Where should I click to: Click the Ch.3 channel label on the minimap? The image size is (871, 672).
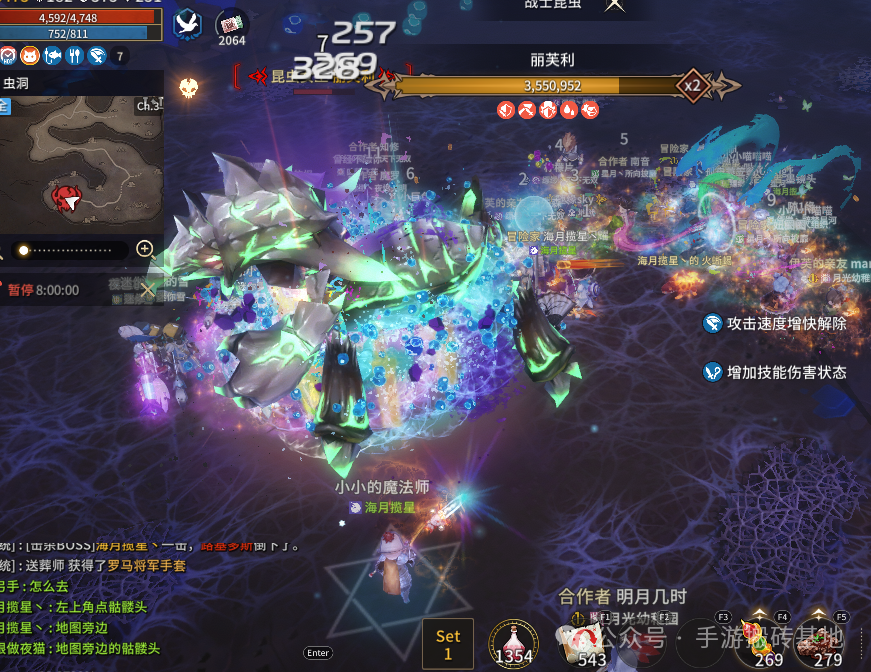(x=148, y=104)
